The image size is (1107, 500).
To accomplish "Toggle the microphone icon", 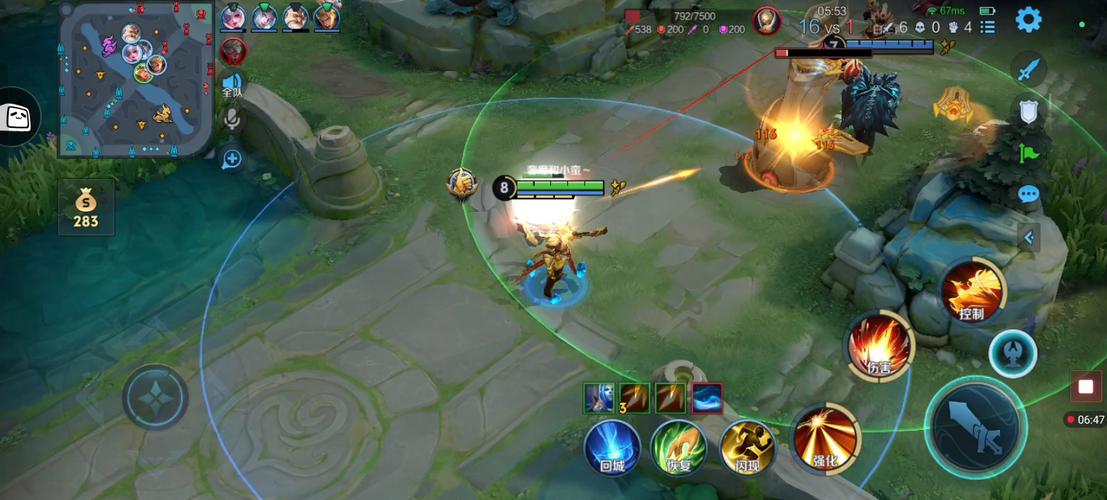I will tap(232, 121).
